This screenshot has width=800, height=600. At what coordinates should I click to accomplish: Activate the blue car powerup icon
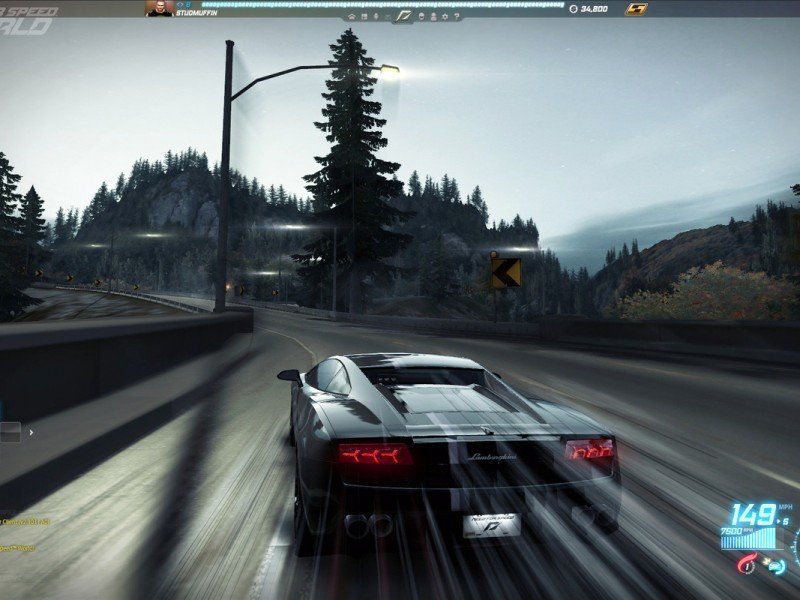pos(777,566)
